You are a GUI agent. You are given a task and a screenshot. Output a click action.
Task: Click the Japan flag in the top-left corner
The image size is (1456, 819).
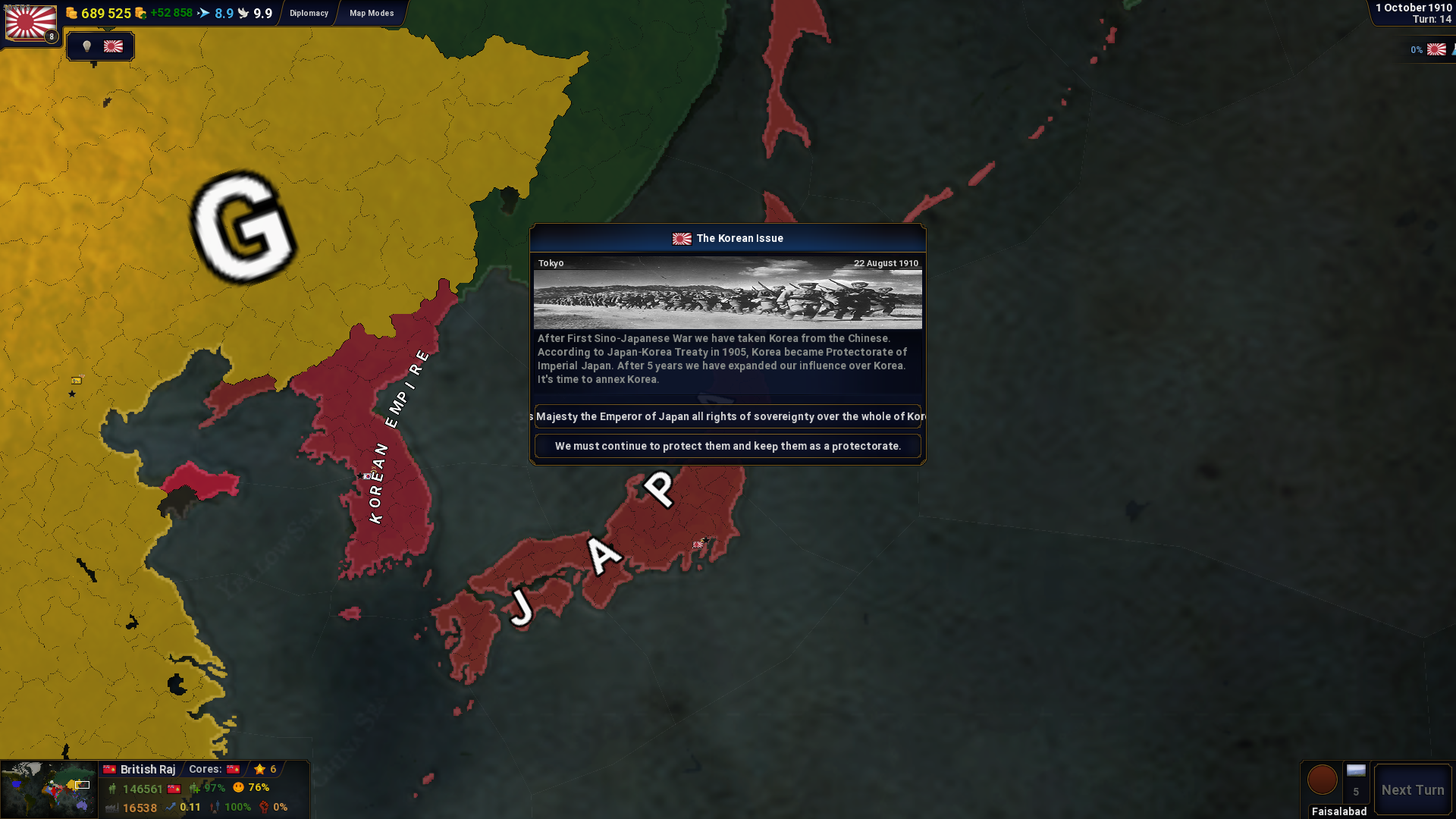click(31, 22)
